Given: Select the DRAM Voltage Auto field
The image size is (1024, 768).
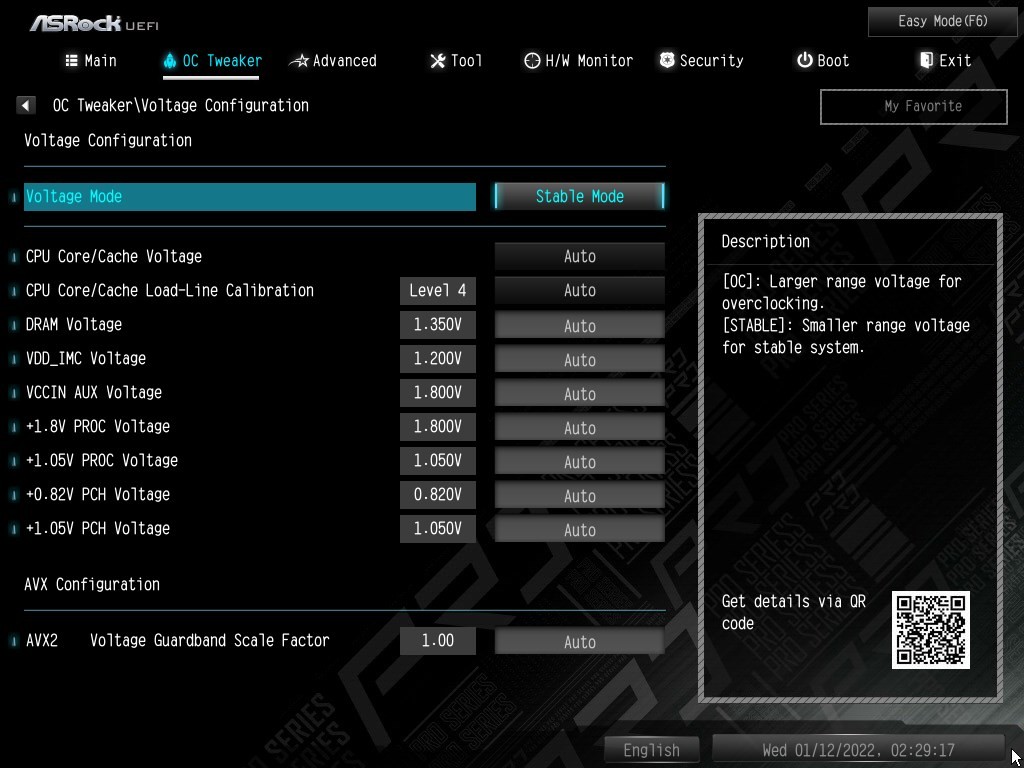Looking at the screenshot, I should [579, 325].
